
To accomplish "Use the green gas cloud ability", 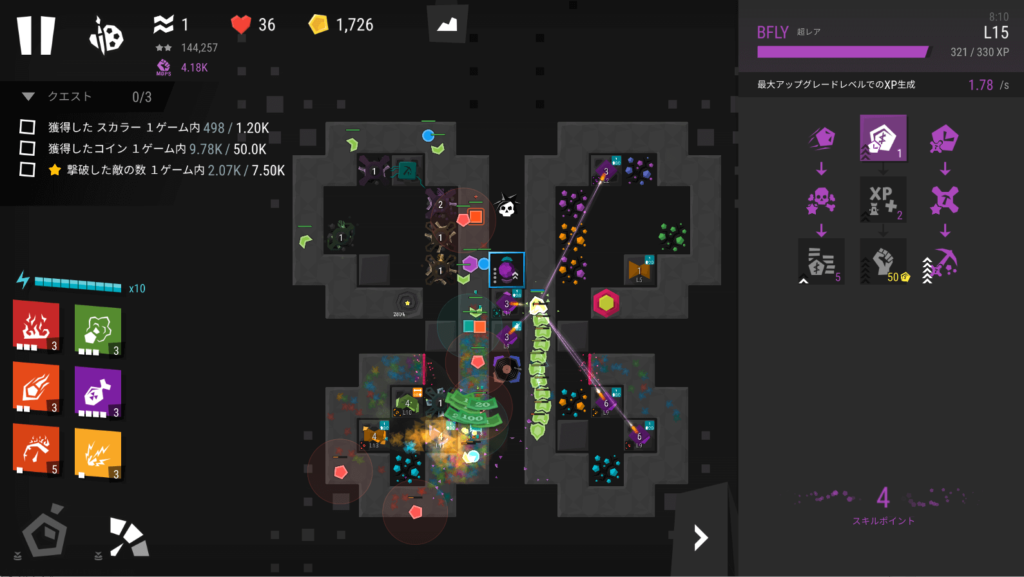I will tap(97, 327).
